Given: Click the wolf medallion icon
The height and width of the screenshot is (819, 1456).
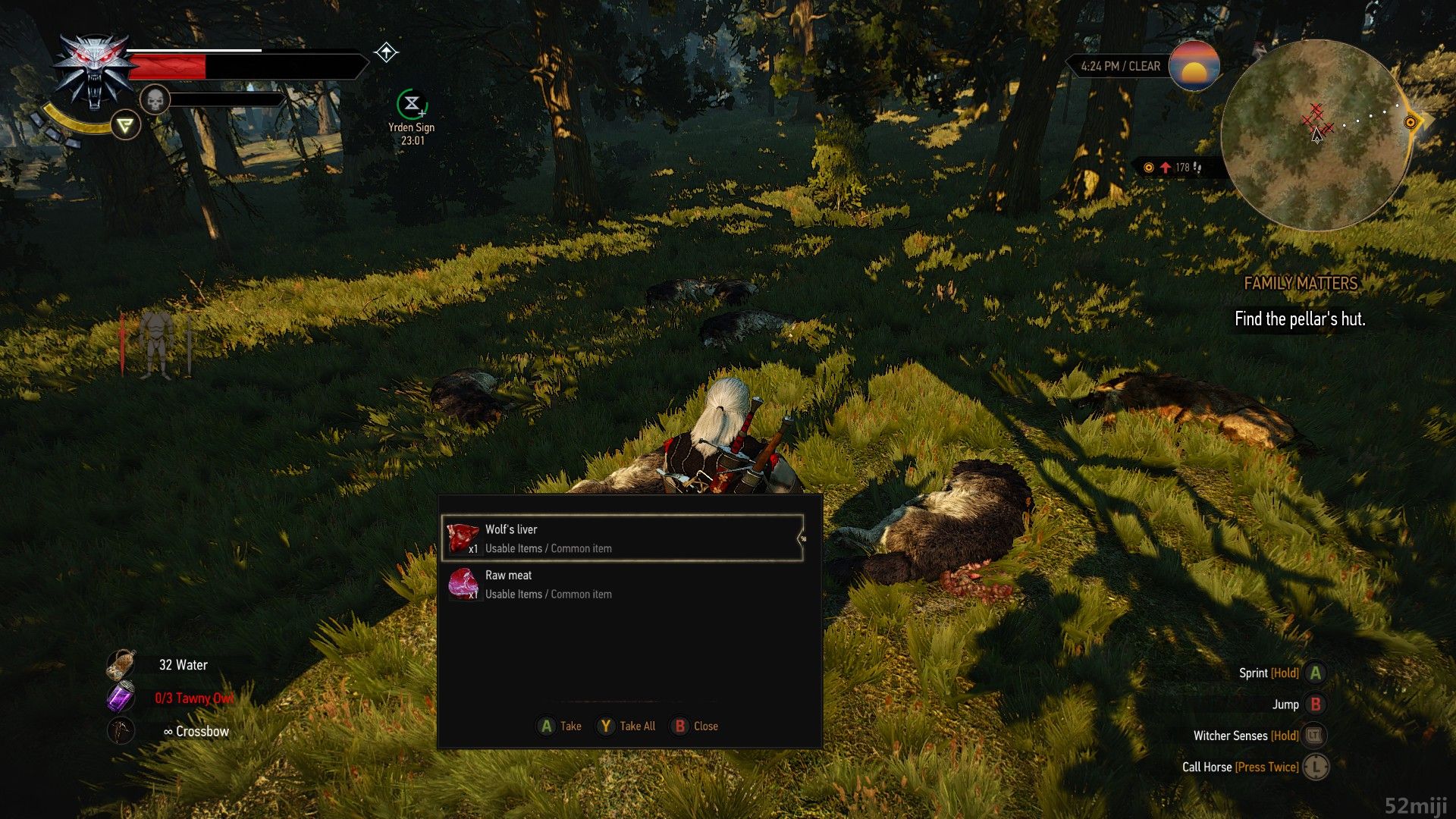Looking at the screenshot, I should [x=93, y=73].
